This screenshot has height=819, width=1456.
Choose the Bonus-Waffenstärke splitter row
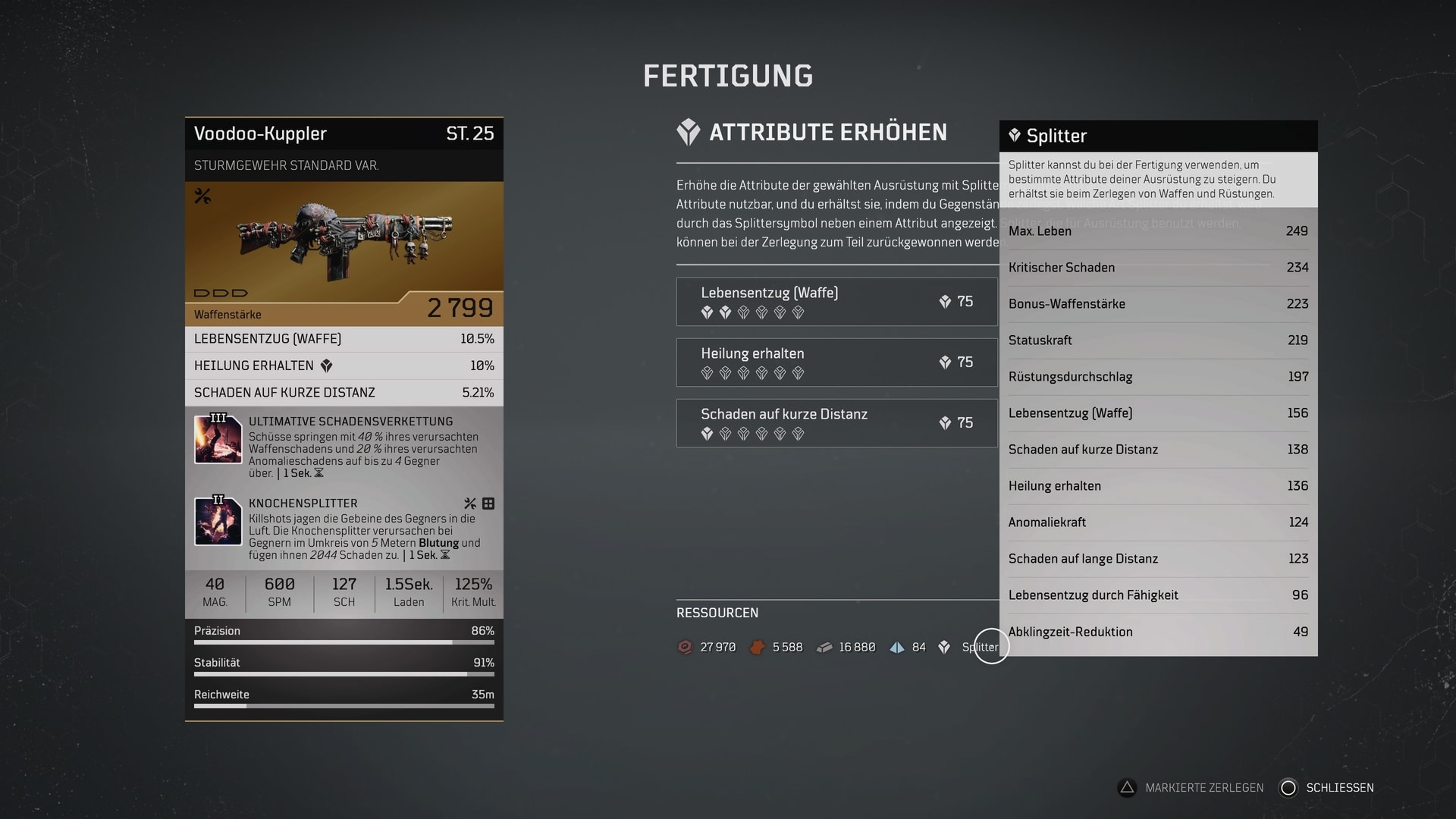[1158, 304]
